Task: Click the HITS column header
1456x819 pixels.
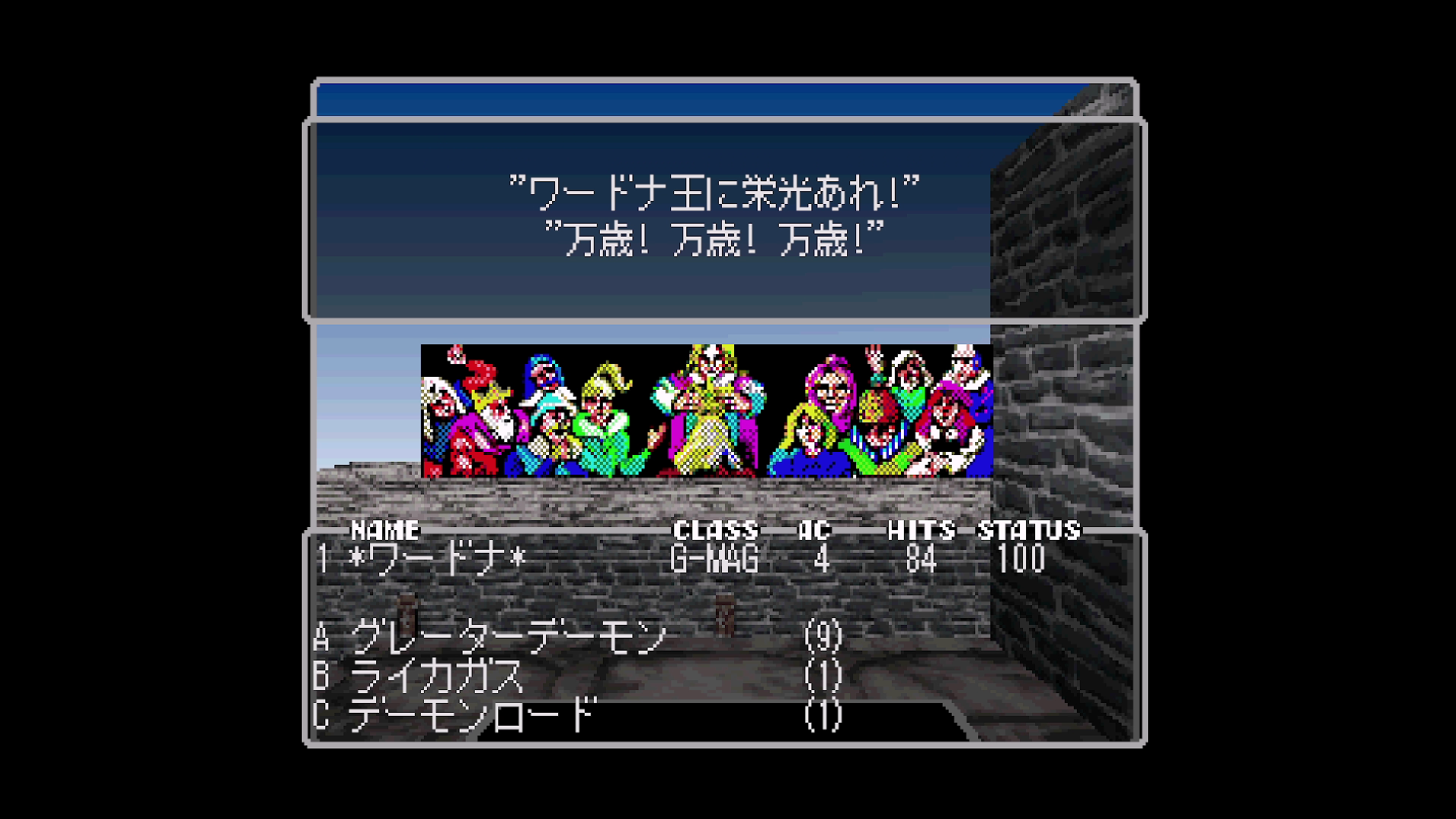Action: [x=919, y=531]
